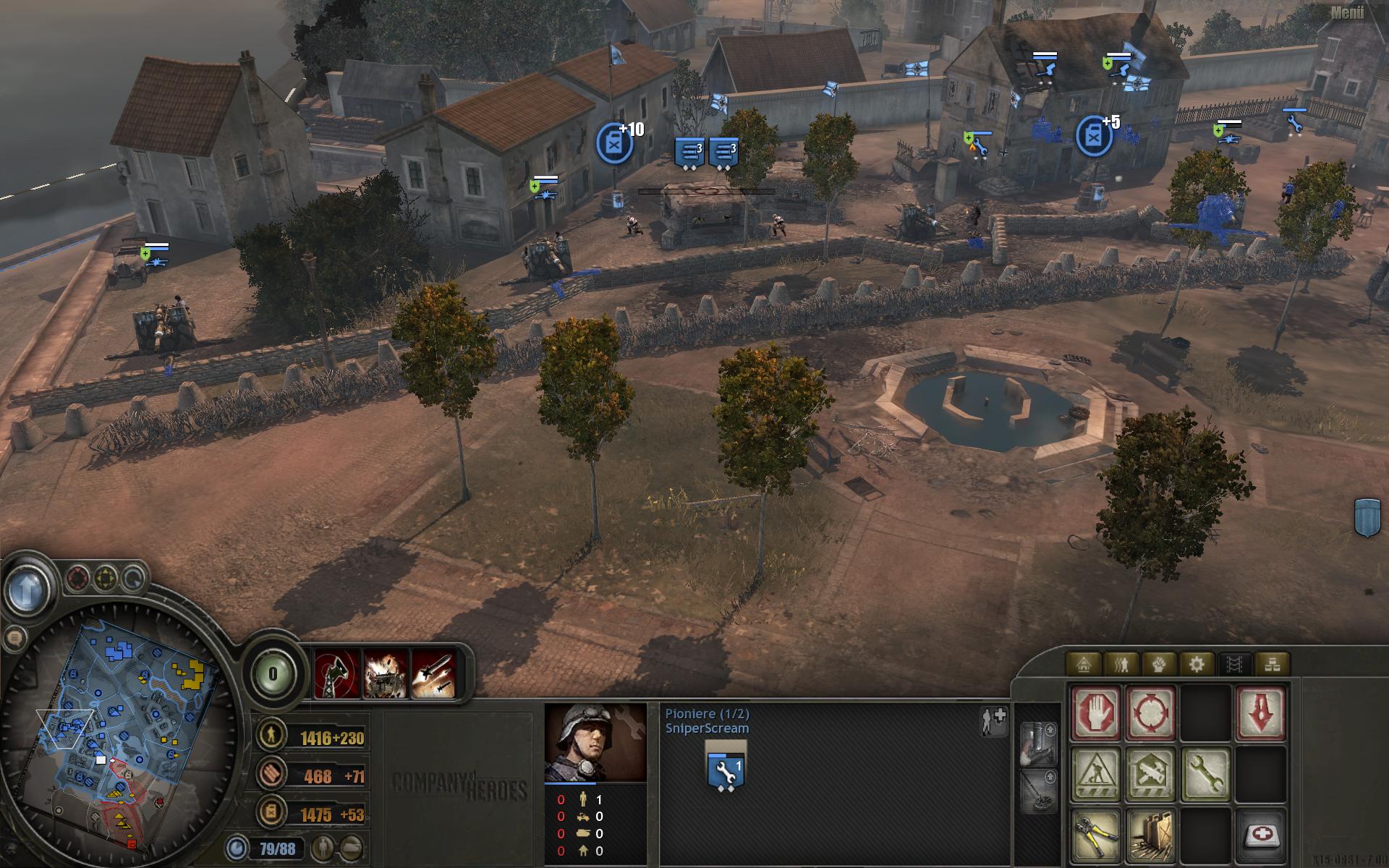Use the wire cutters ability

point(1096,835)
